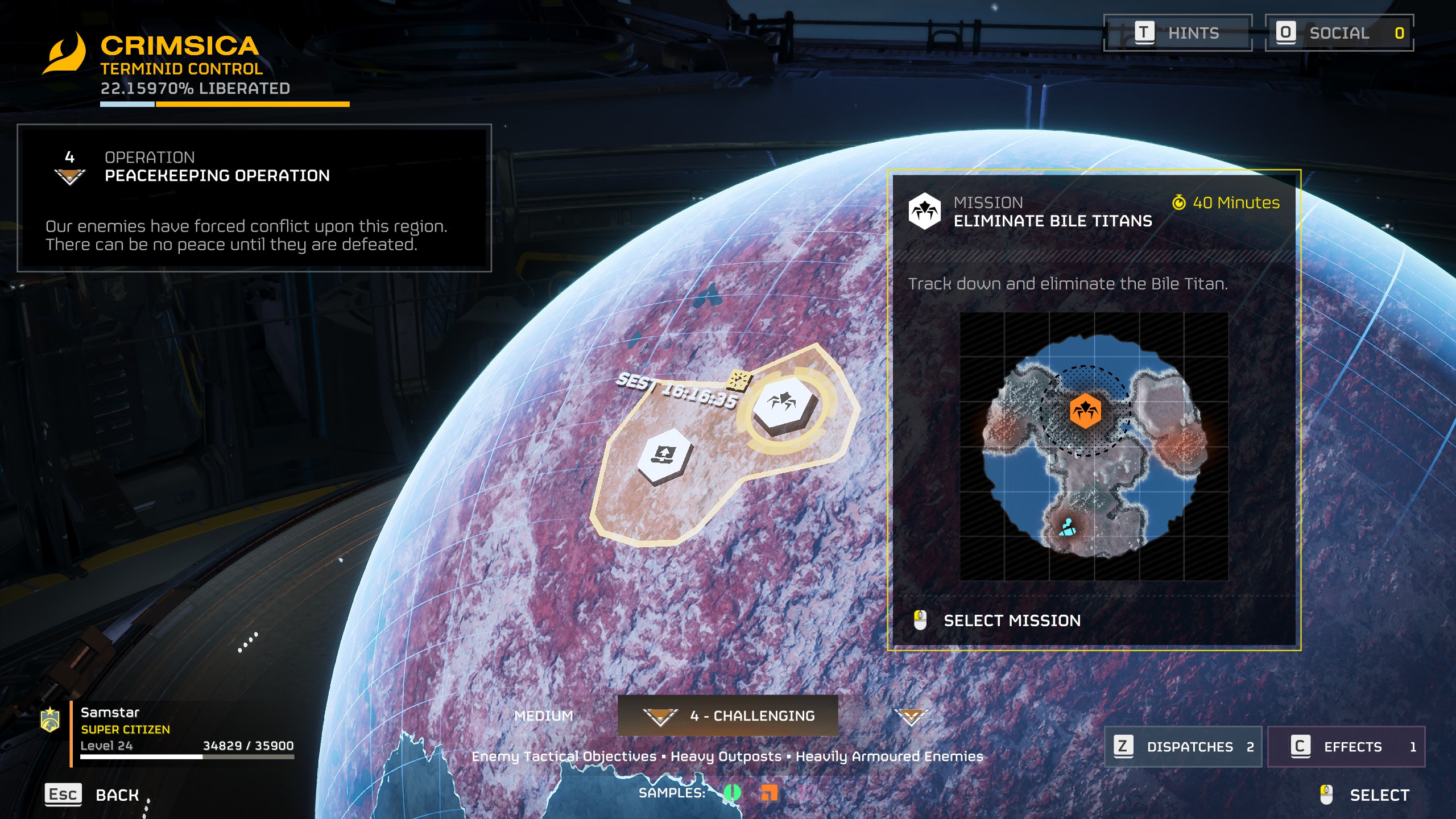The width and height of the screenshot is (1456, 819).
Task: Open the Hints panel
Action: pyautogui.click(x=1178, y=33)
